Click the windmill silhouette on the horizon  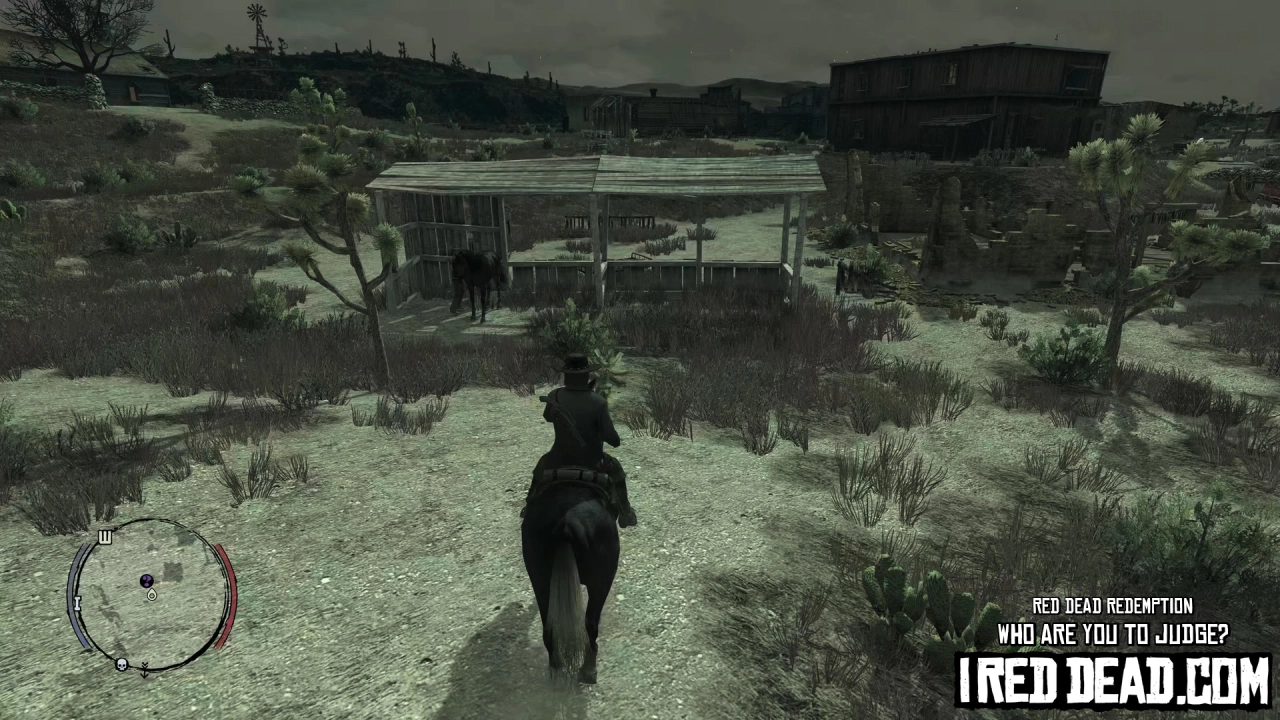tap(254, 17)
